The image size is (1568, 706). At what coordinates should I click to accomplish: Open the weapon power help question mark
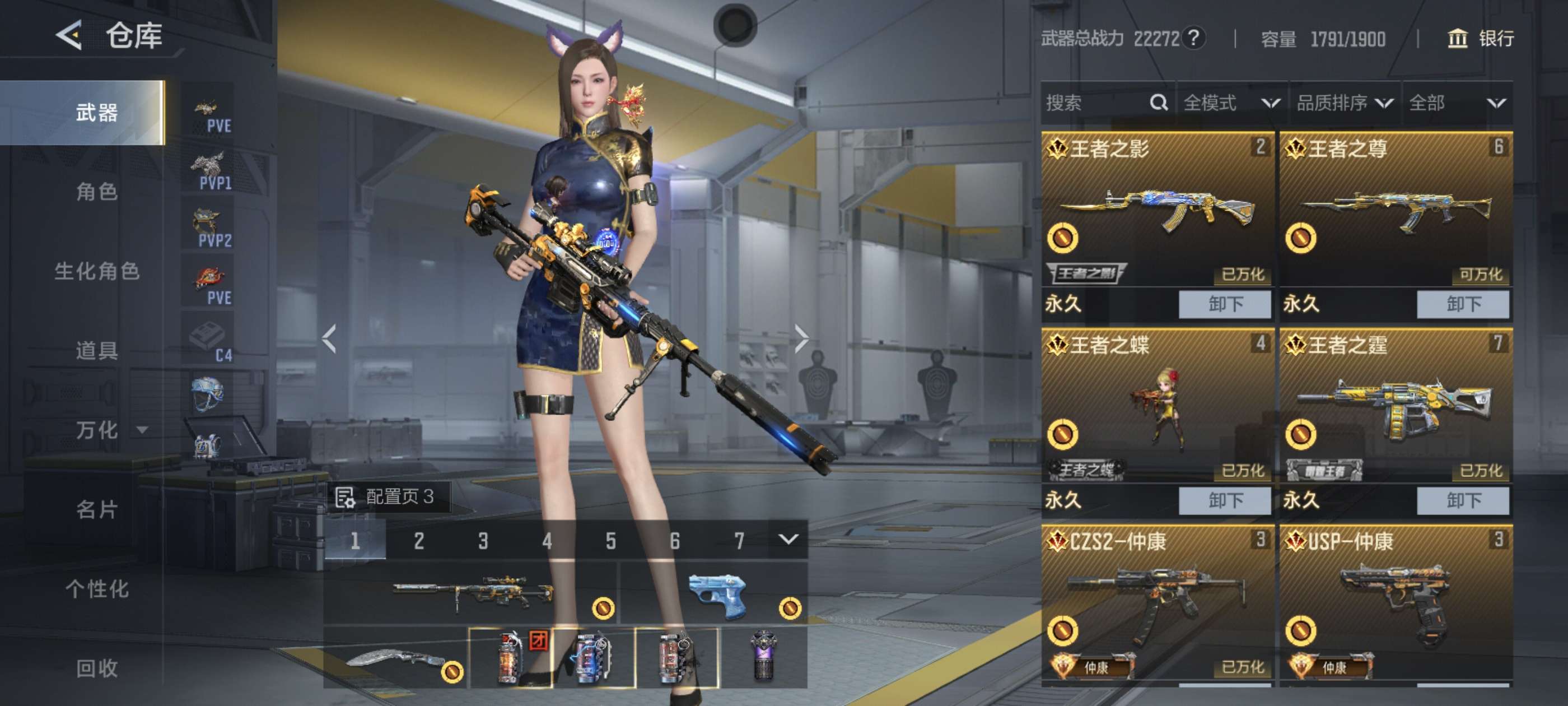click(1194, 38)
